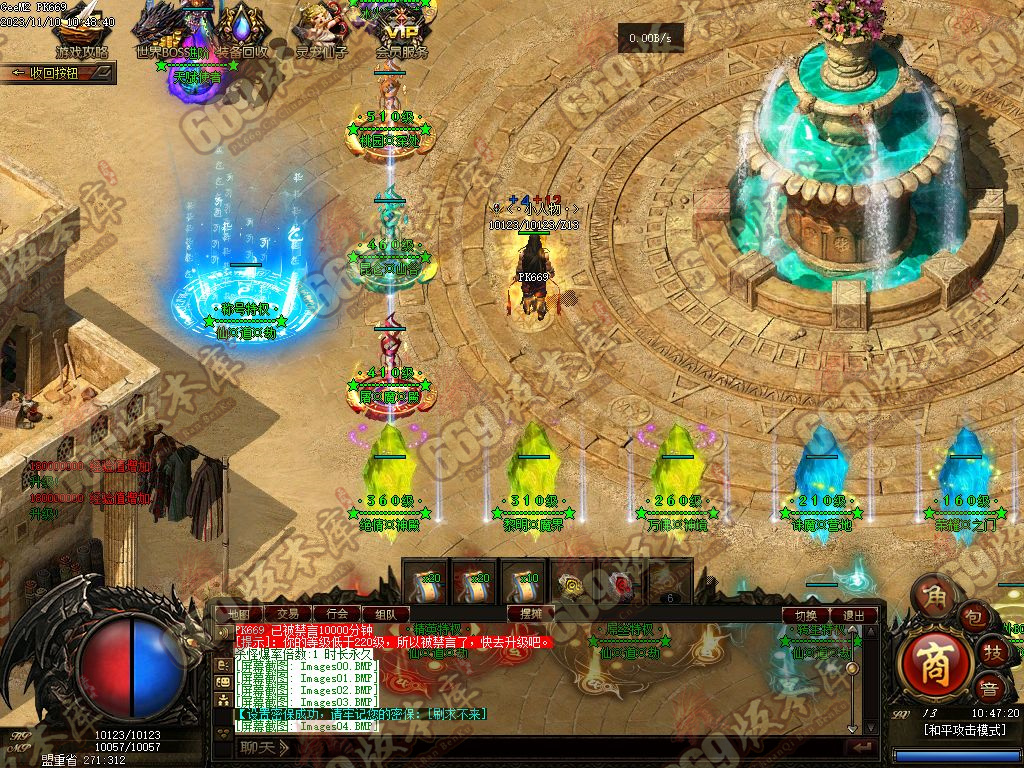Open the 技 skills round button
Viewport: 1024px width, 768px height.
(992, 652)
